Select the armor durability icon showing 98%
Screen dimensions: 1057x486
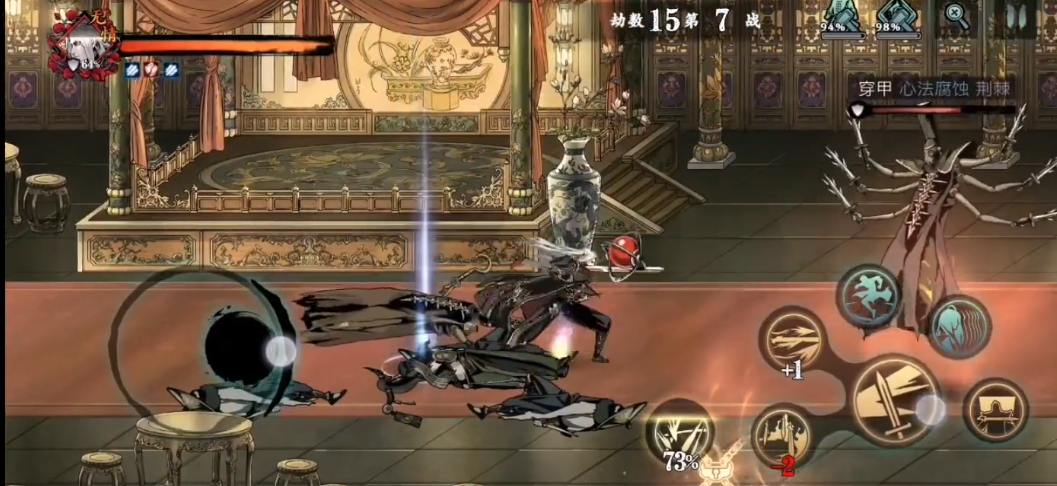pos(899,19)
